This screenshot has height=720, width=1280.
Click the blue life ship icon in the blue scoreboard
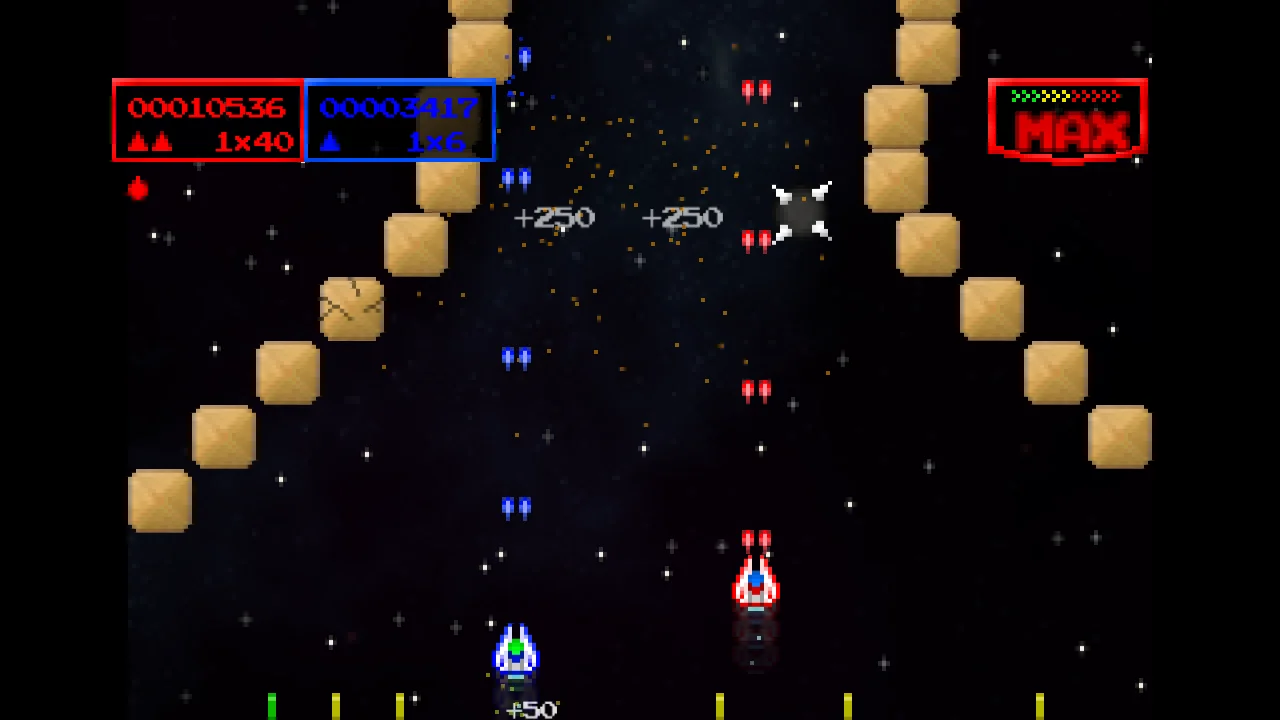[330, 140]
